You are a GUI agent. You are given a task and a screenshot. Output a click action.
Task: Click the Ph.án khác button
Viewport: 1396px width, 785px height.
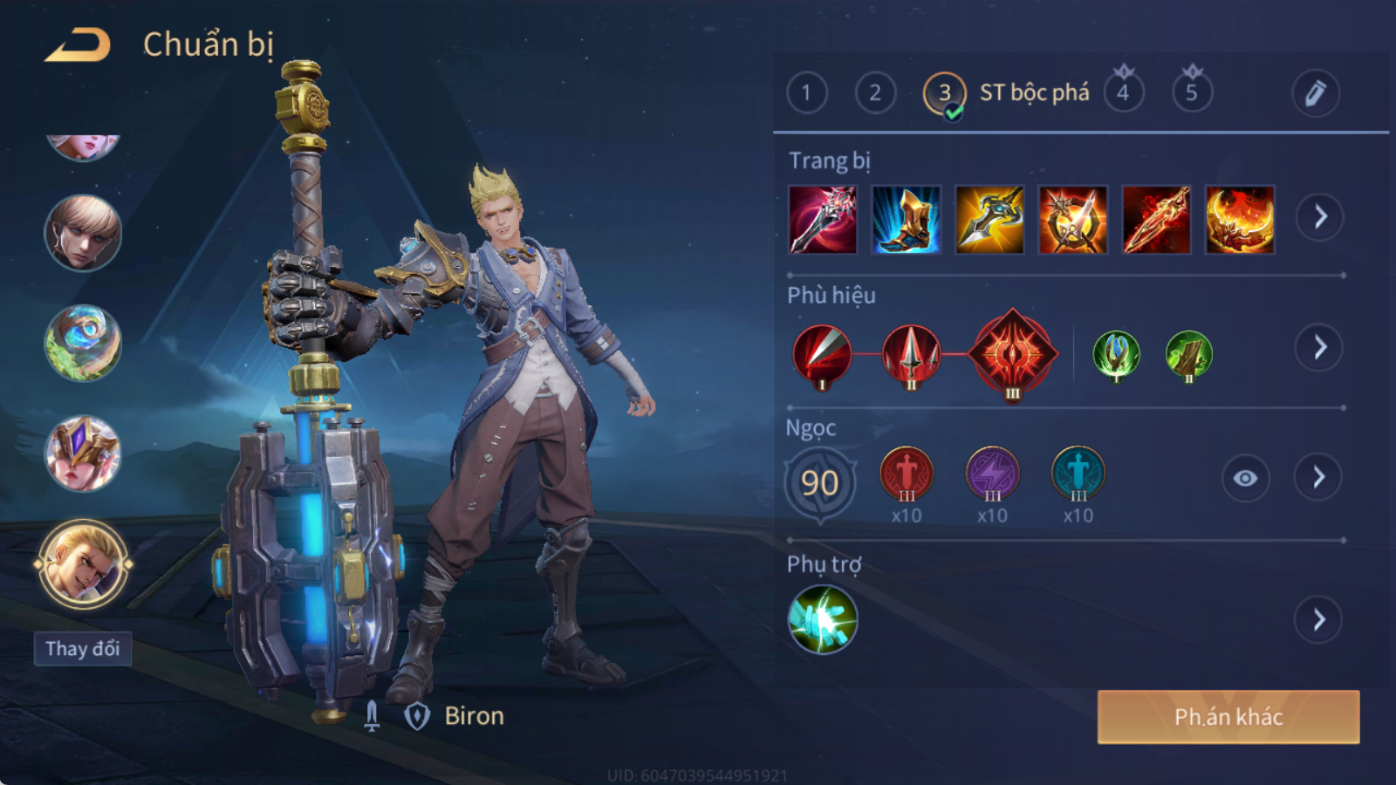coord(1228,717)
